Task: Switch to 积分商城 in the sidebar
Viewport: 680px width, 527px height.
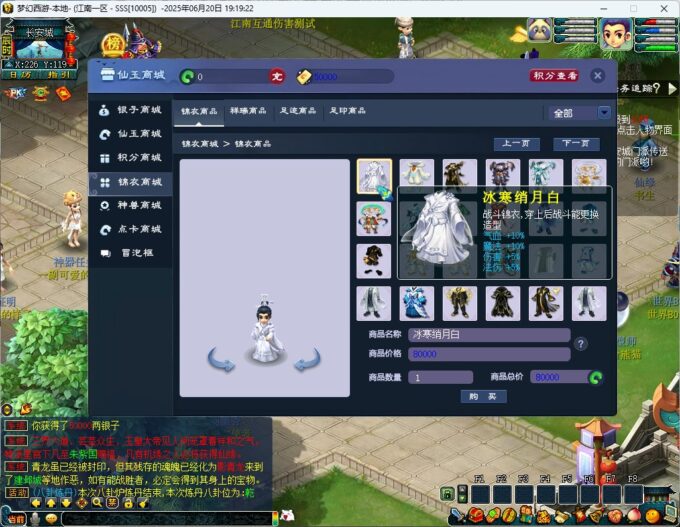Action: point(132,157)
